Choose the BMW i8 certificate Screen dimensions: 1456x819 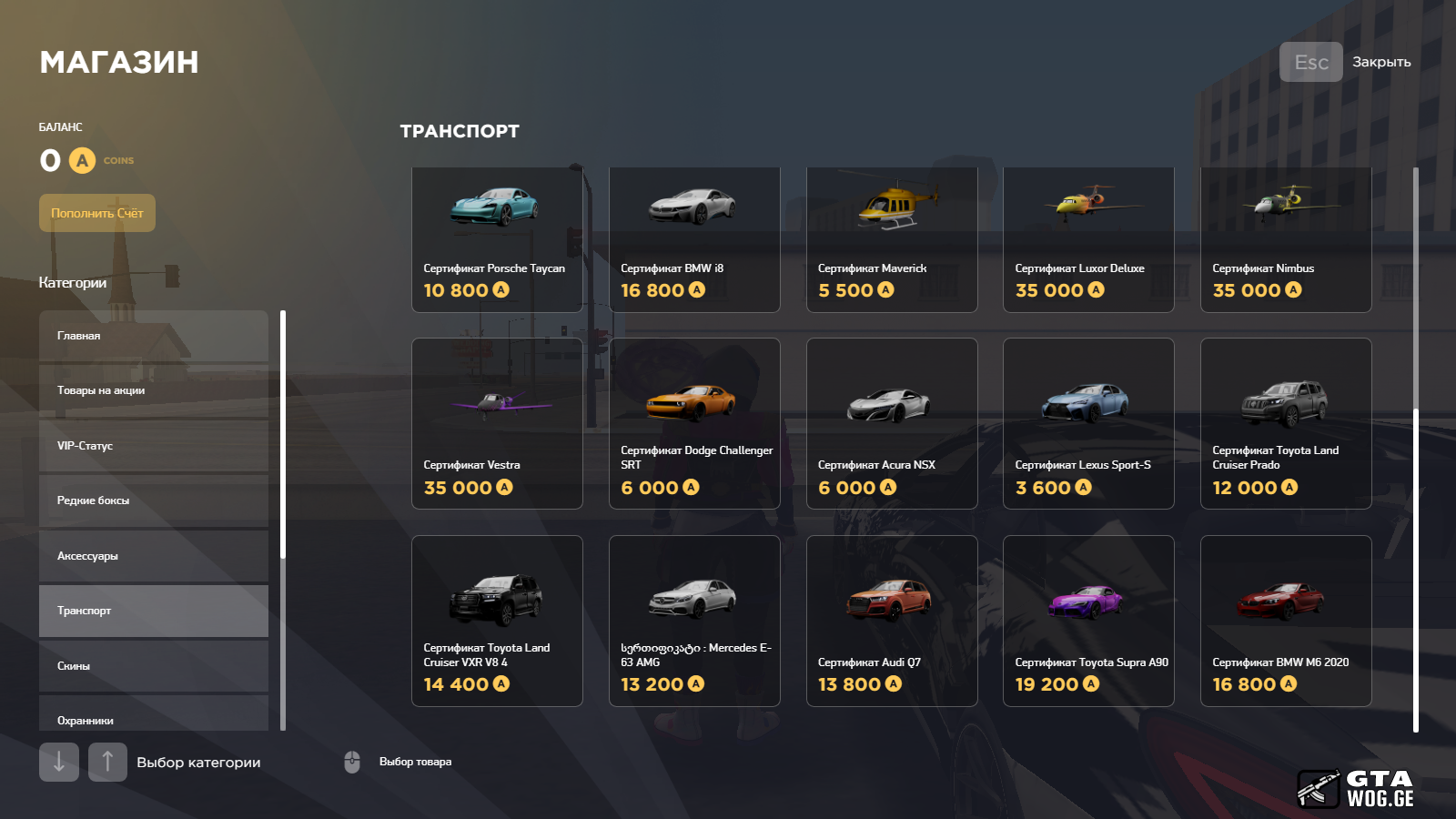(x=694, y=239)
